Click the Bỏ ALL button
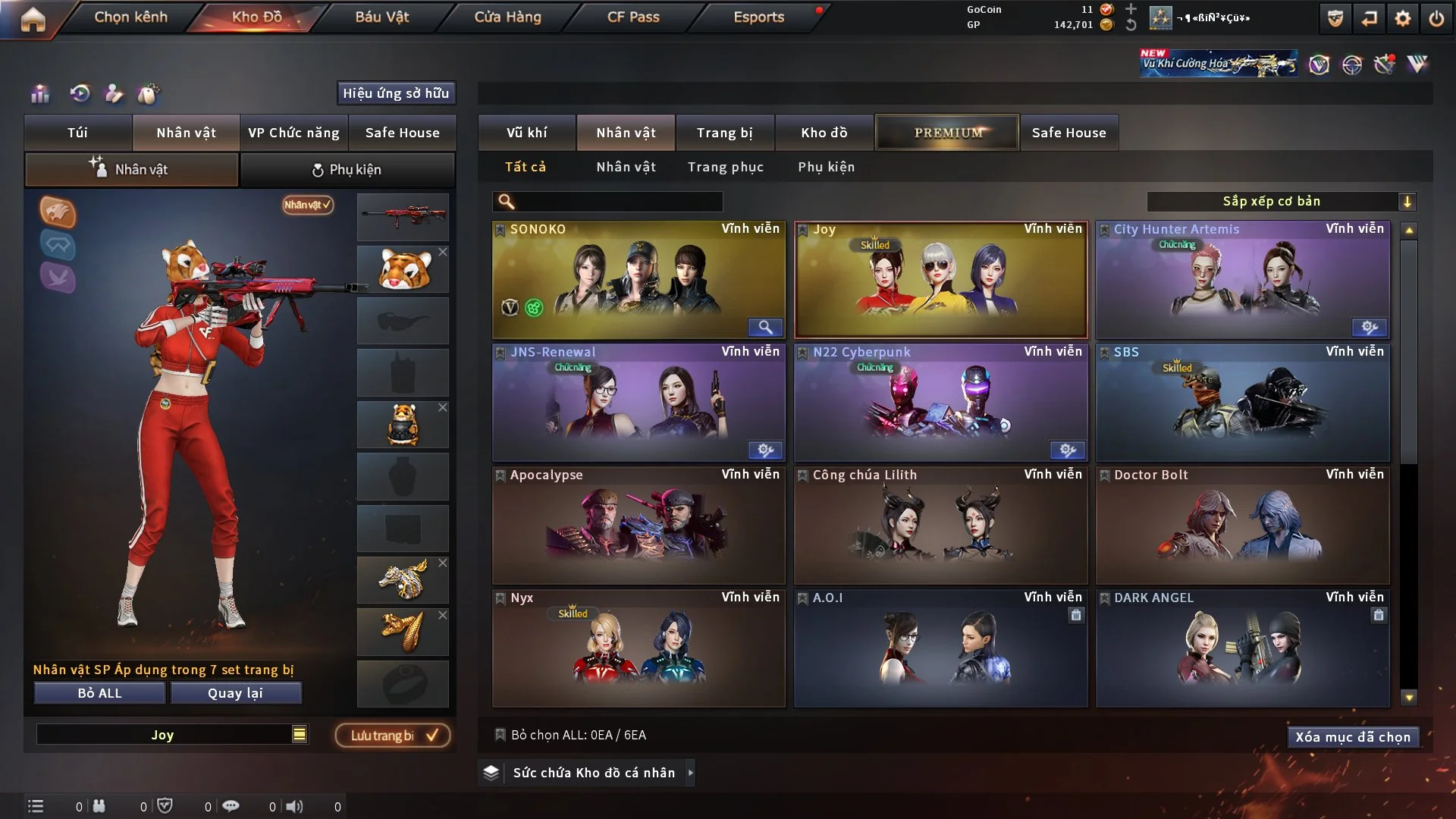 click(99, 693)
